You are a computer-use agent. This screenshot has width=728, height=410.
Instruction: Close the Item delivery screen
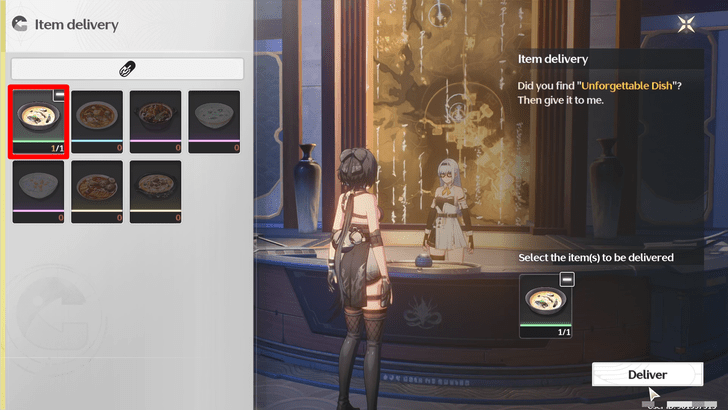686,24
